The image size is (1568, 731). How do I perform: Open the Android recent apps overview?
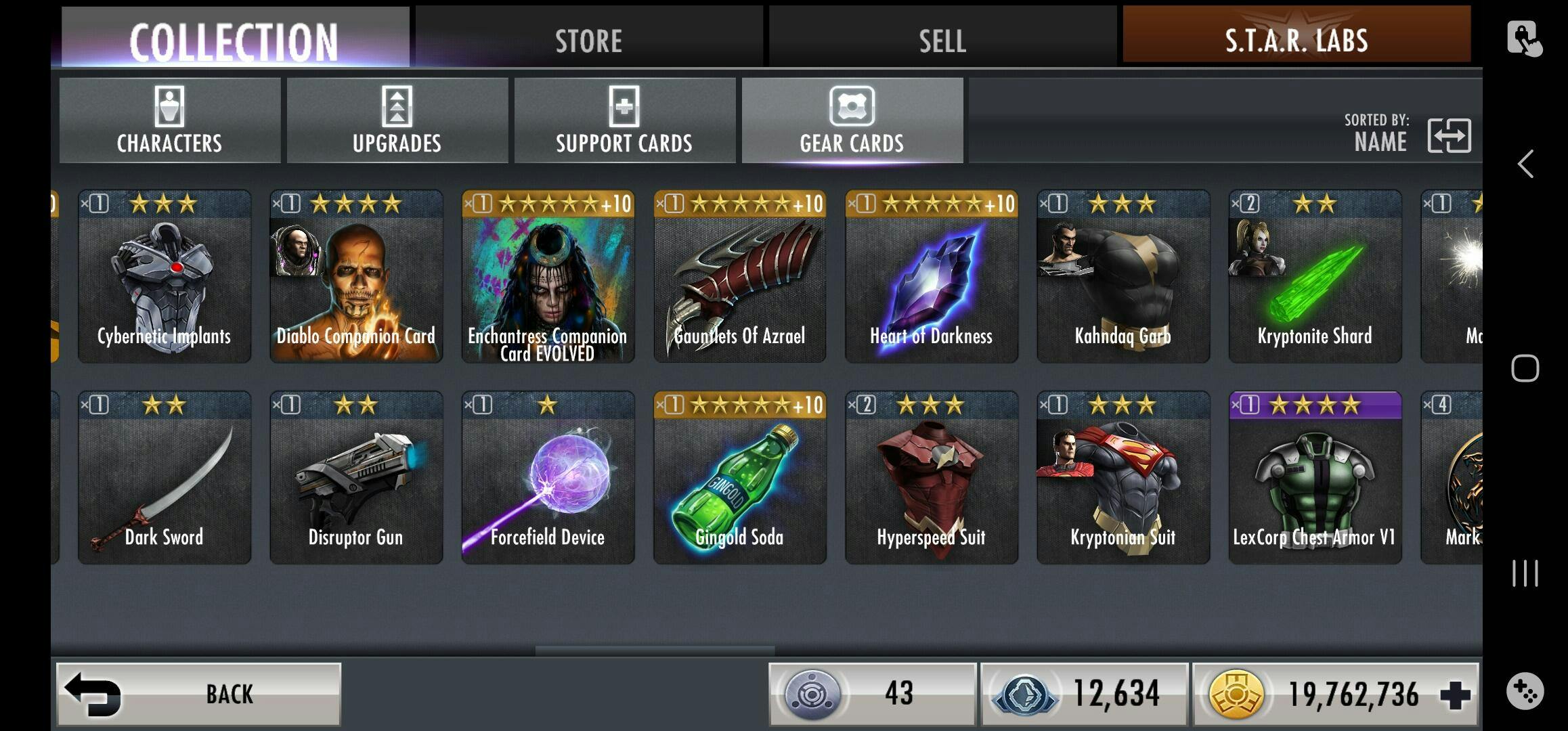click(1525, 573)
